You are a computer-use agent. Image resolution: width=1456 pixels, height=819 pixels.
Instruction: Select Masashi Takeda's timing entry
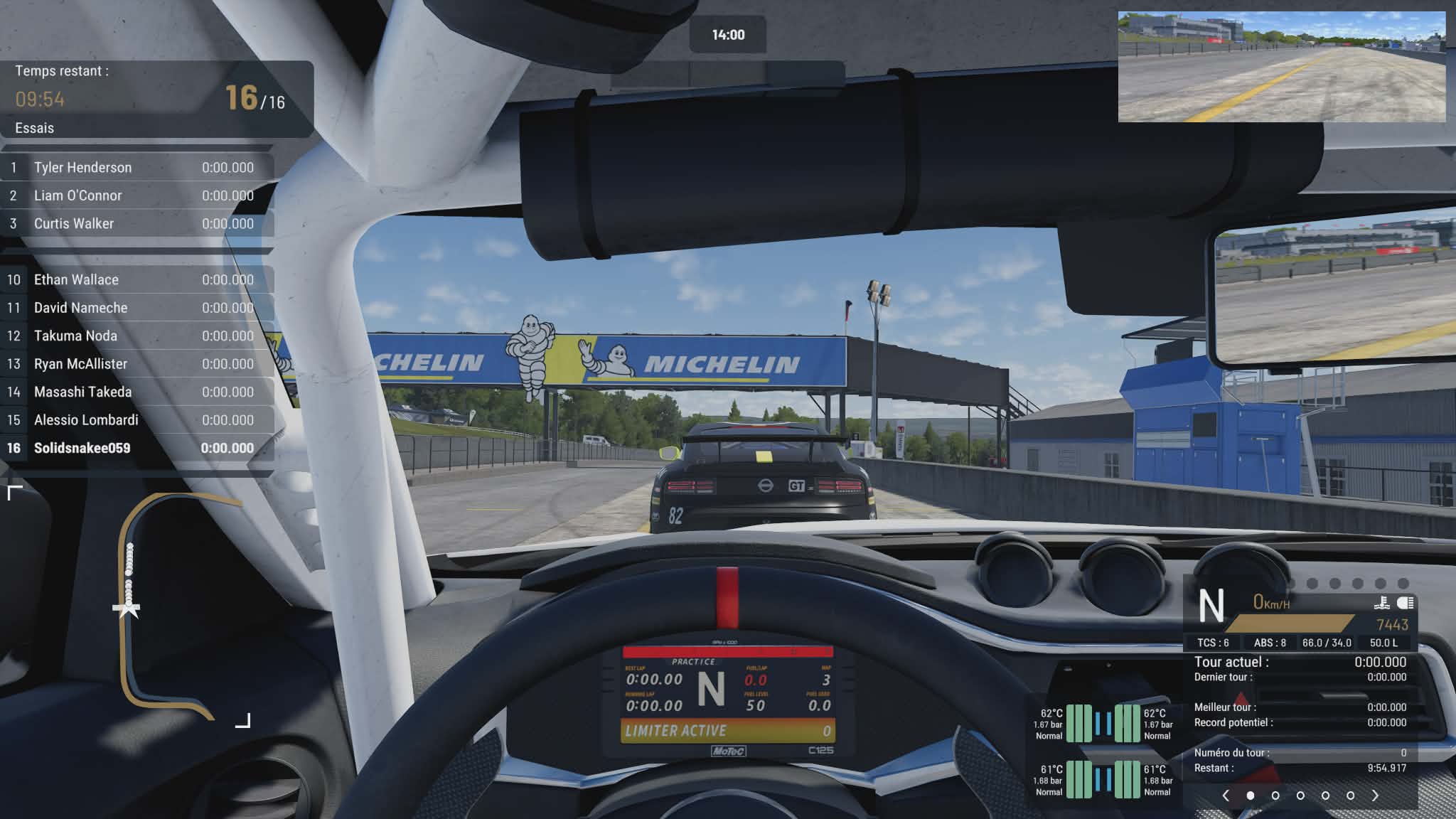pos(136,392)
